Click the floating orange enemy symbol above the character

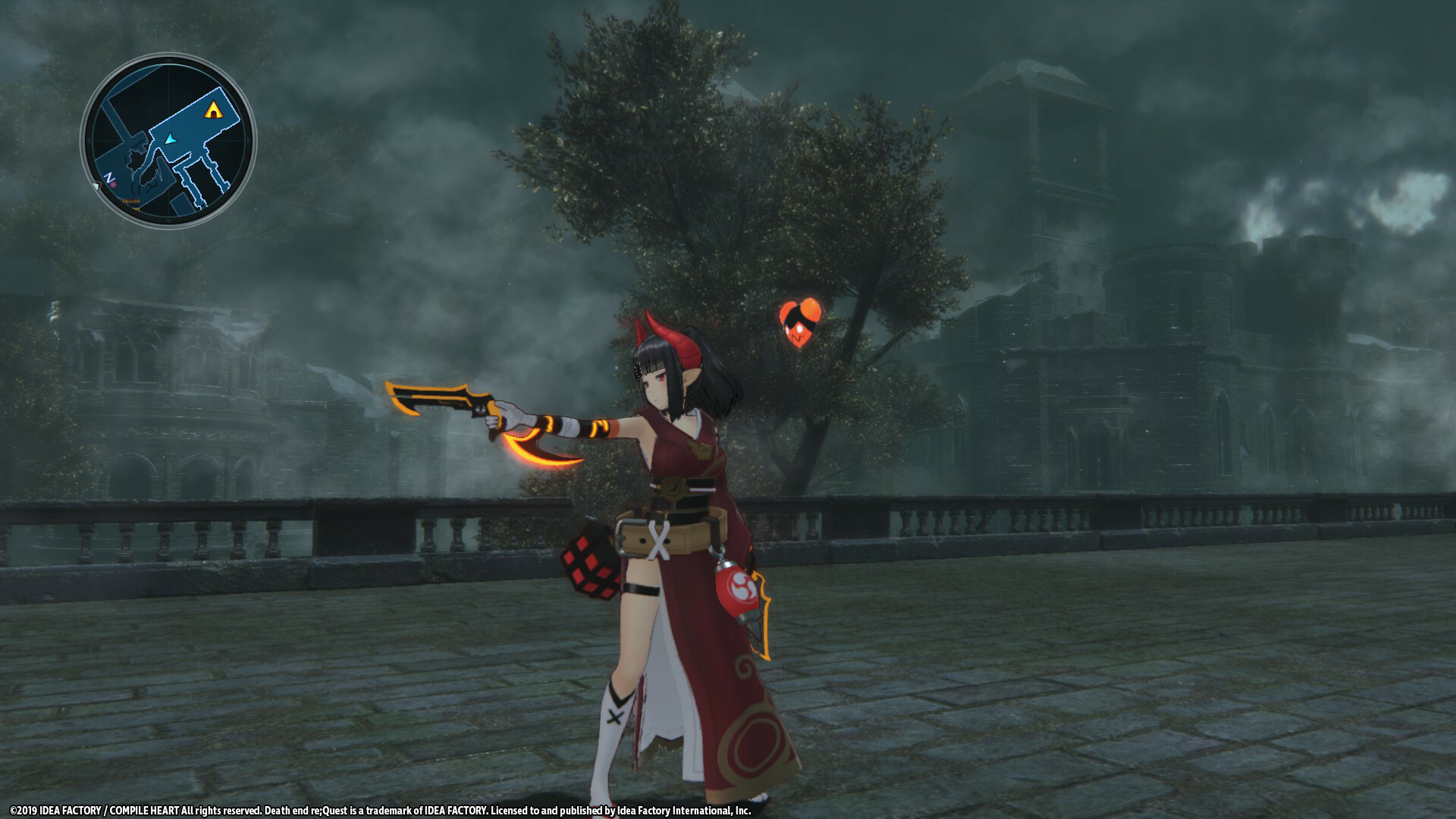click(x=800, y=326)
